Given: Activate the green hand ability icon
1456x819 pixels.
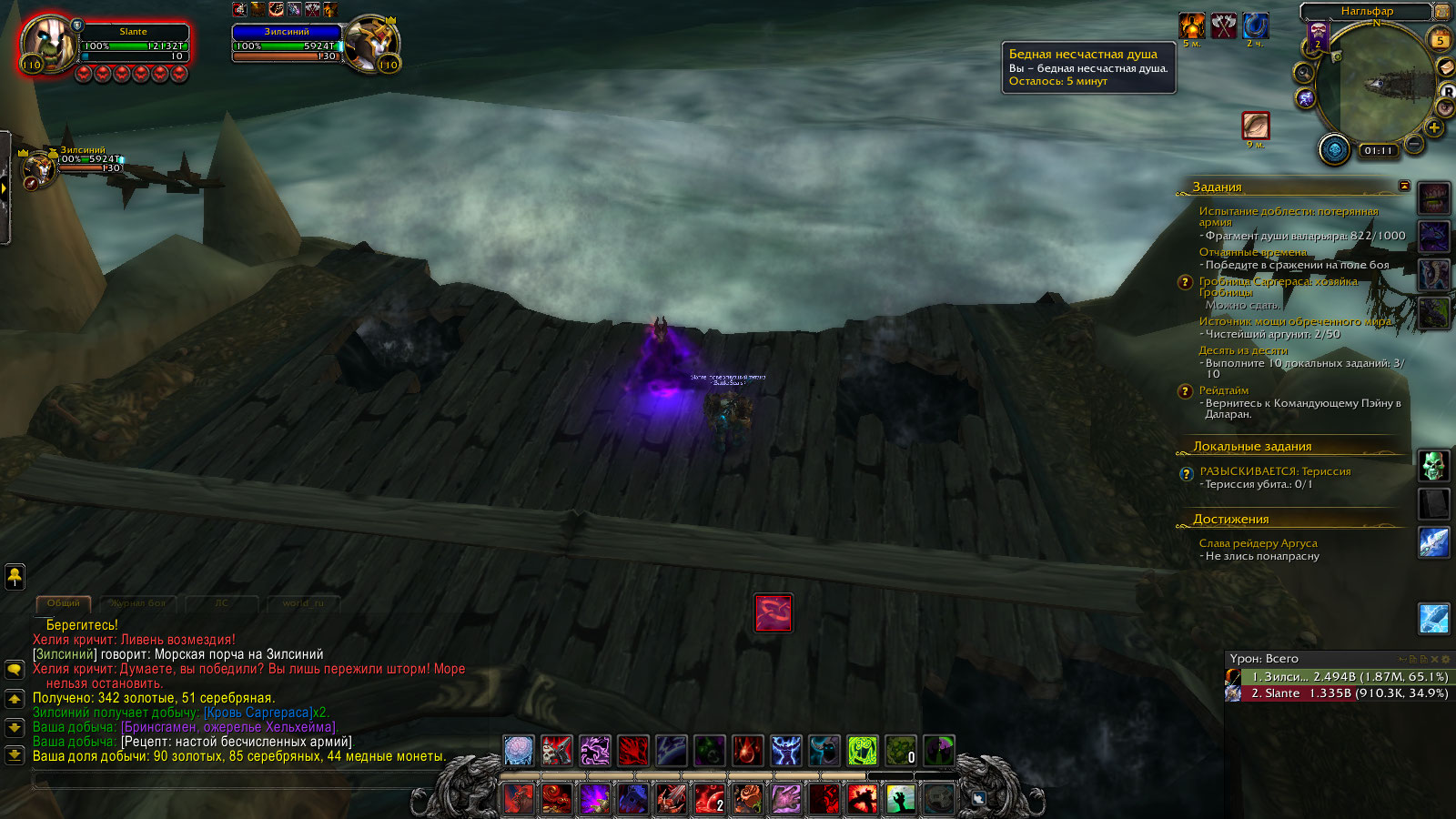Looking at the screenshot, I should click(901, 799).
